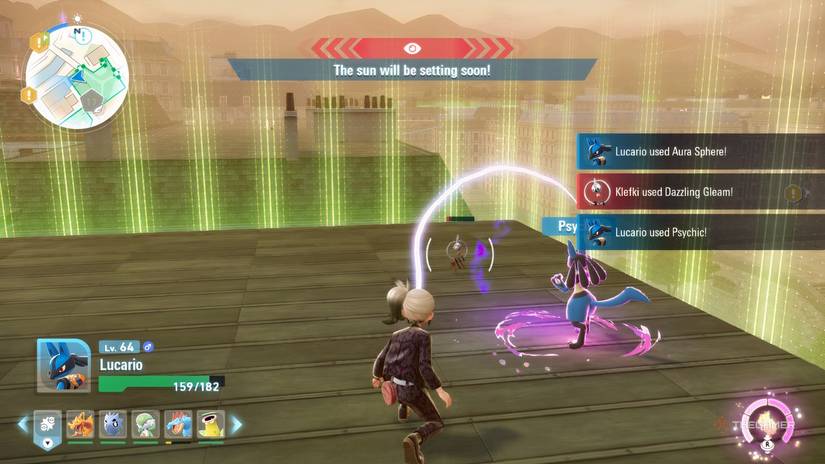Select the highlighted first party bar slot
Image resolution: width=825 pixels, height=464 pixels.
[48, 426]
